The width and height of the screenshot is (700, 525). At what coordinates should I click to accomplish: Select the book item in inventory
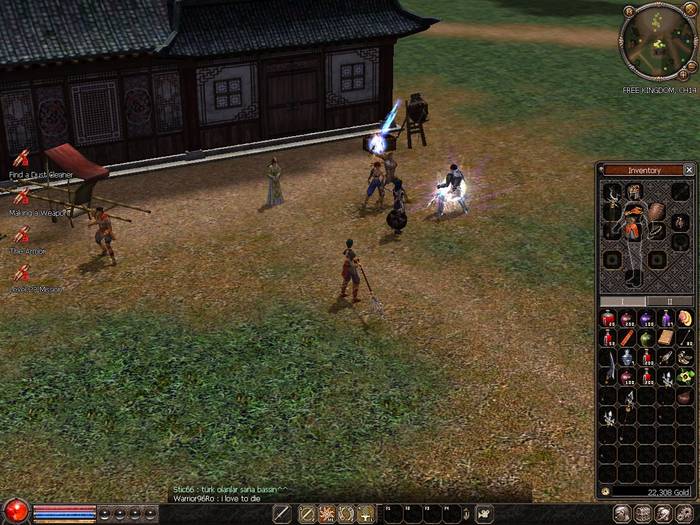tap(665, 338)
